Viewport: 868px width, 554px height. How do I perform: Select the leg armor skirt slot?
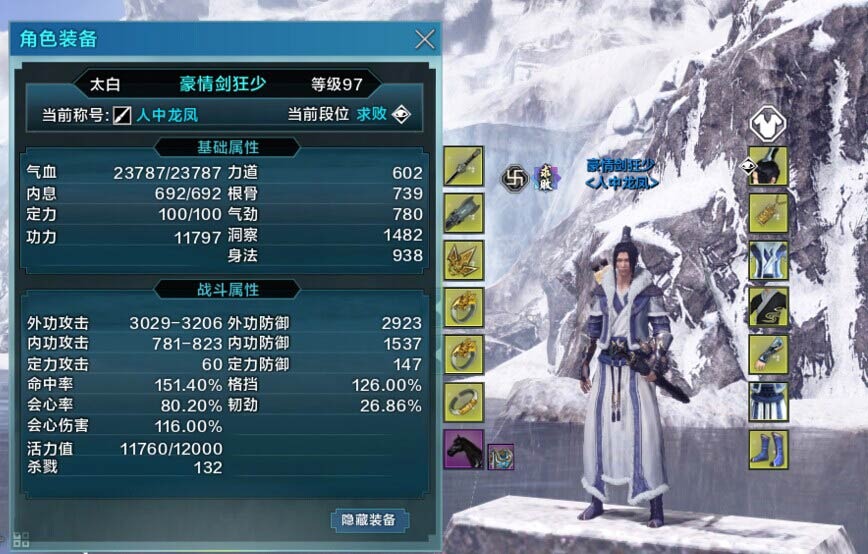pyautogui.click(x=768, y=402)
